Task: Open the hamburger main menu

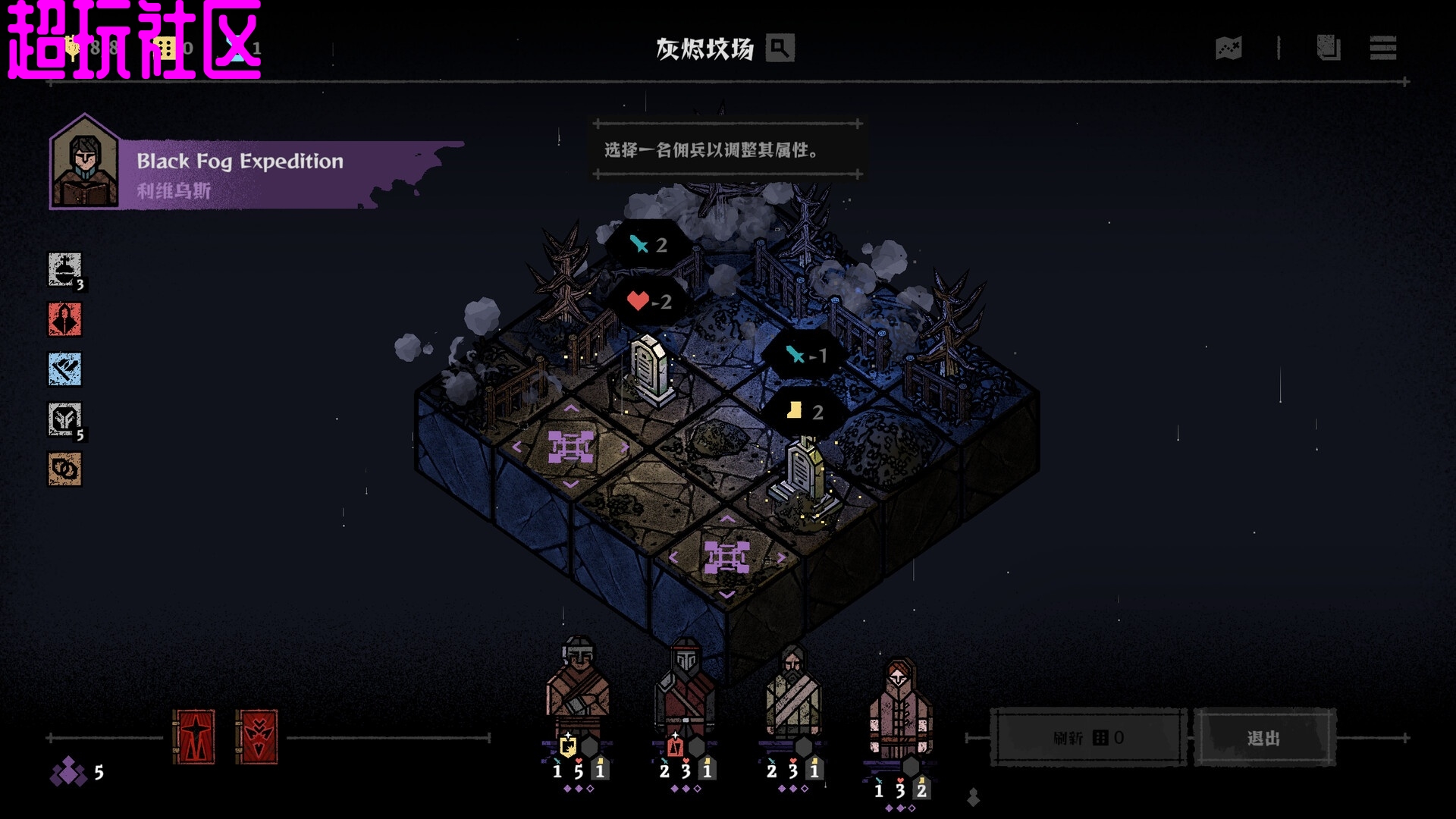Action: [1383, 49]
